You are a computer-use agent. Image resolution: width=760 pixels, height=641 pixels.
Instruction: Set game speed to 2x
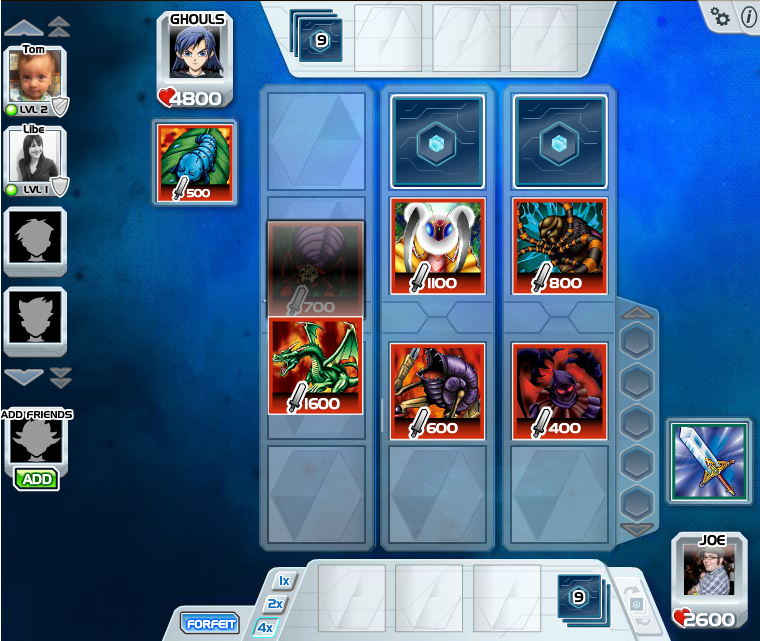tap(275, 604)
